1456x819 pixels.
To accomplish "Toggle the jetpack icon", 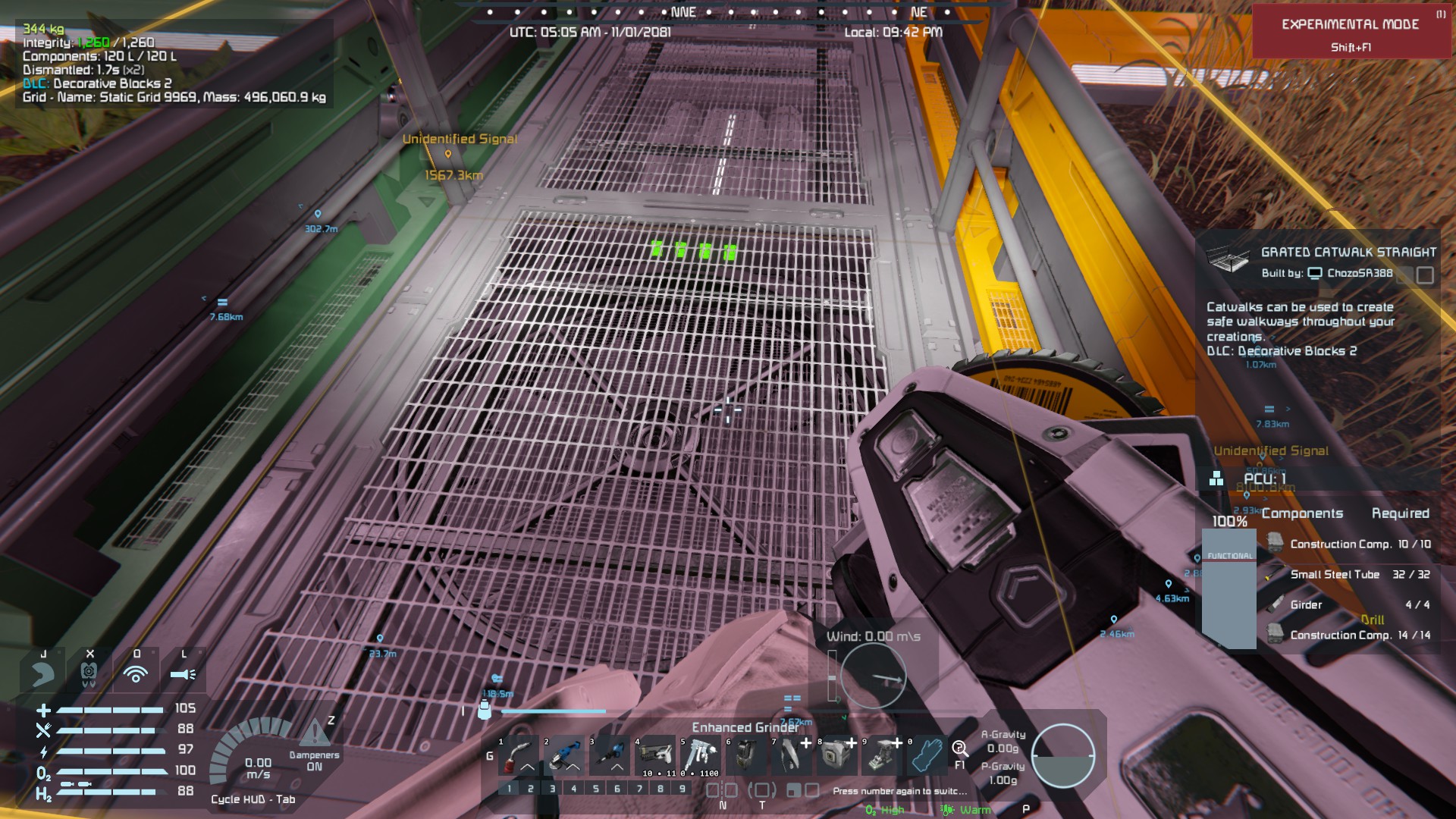I will point(43,673).
